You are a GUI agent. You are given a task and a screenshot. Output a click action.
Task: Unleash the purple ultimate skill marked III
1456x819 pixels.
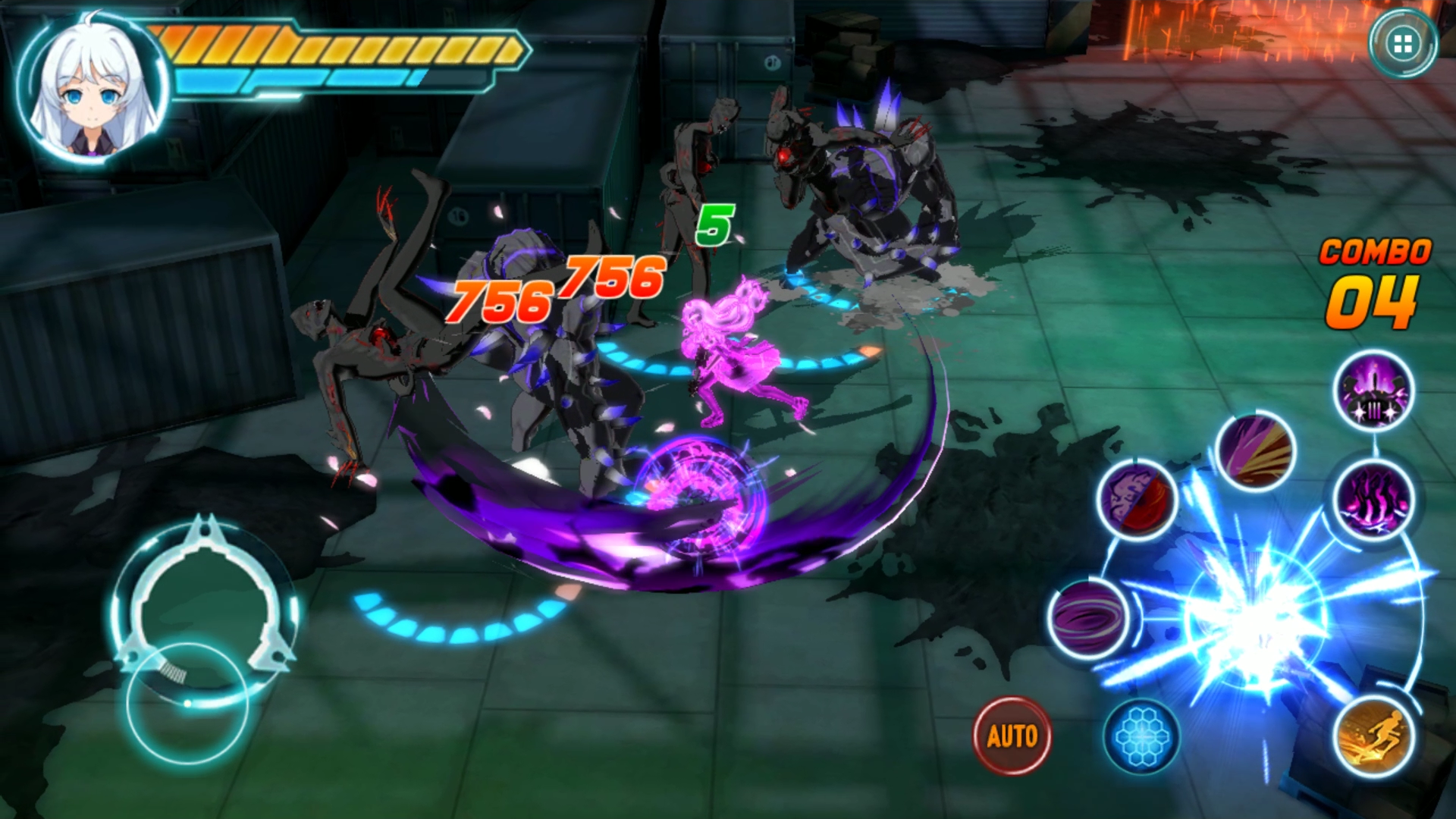pos(1373,391)
